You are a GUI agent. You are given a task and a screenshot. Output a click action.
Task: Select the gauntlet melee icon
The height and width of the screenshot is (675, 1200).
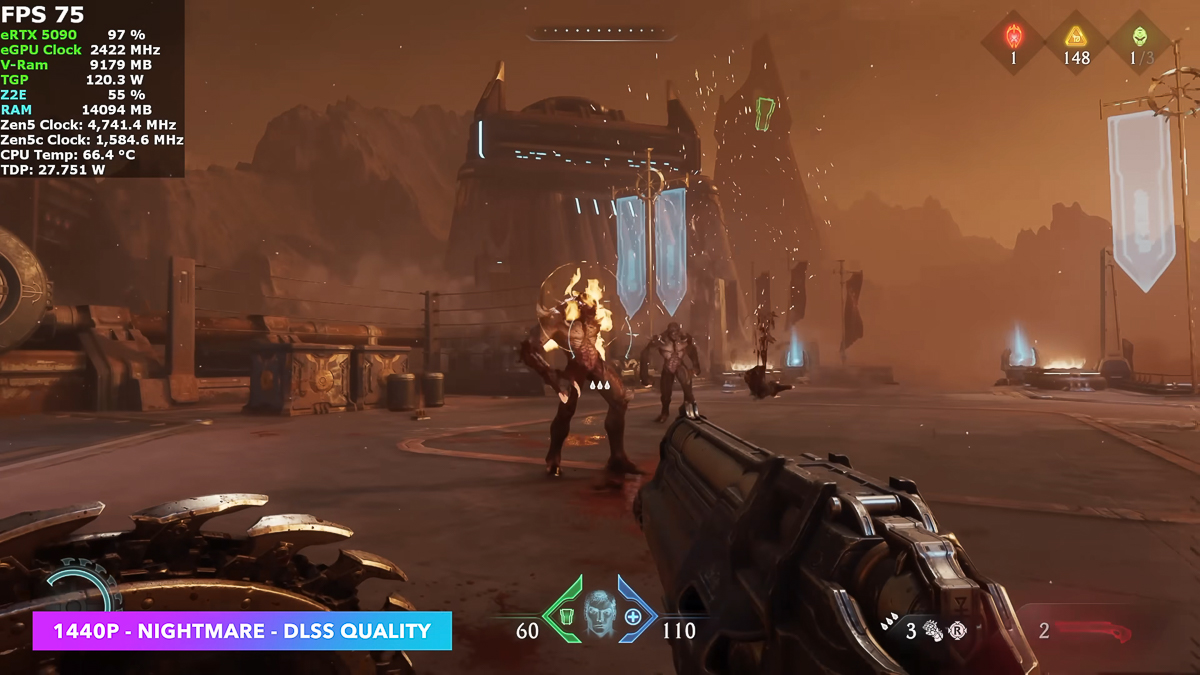pos(934,630)
